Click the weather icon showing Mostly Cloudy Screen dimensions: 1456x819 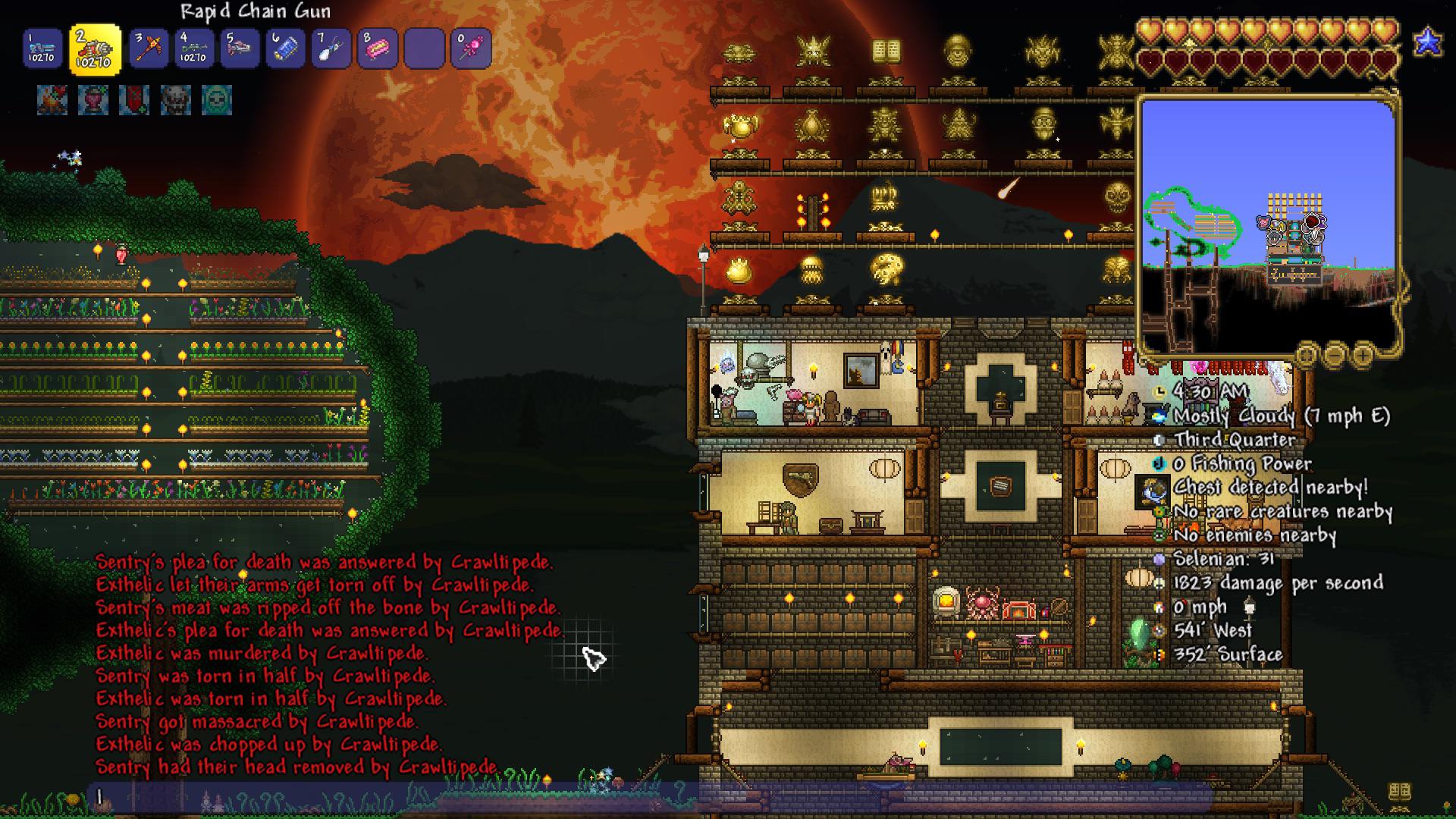(1160, 416)
